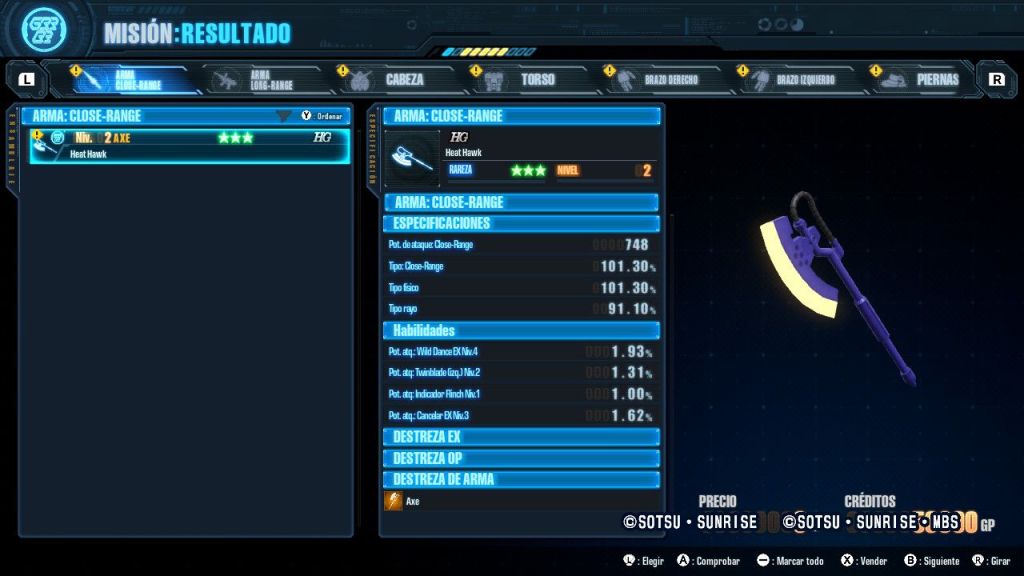Open the Destreza de Arma section
The width and height of the screenshot is (1024, 576).
pos(521,479)
